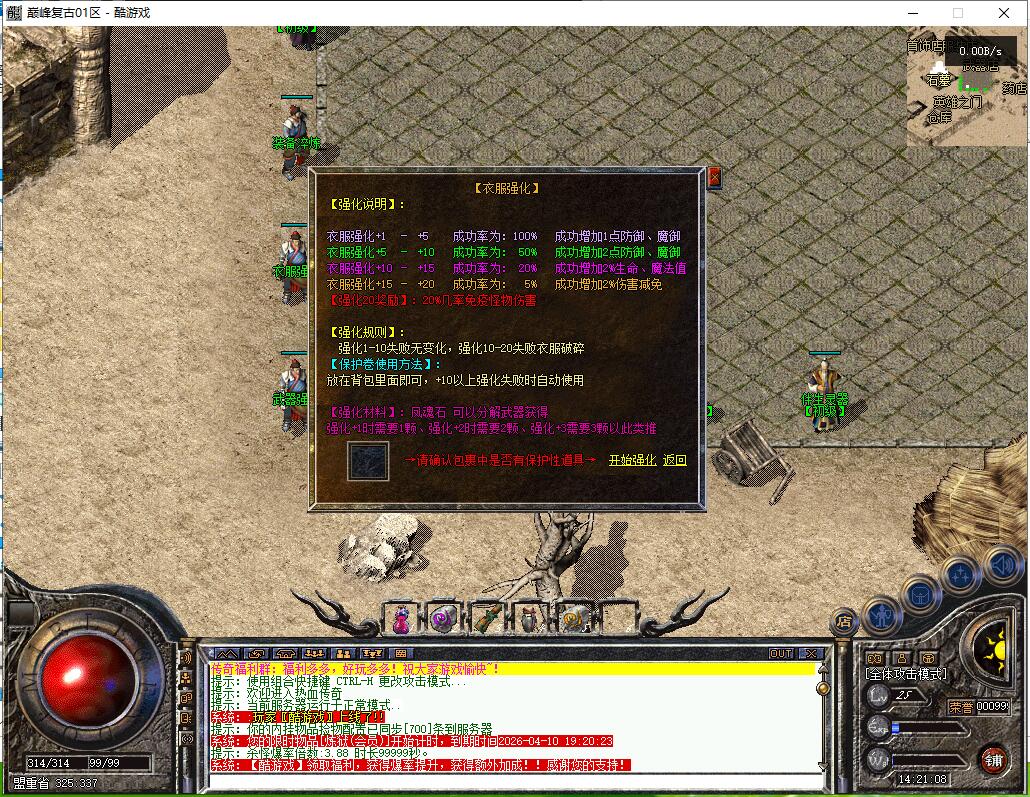1030x797 pixels.
Task: Choose the 返回 link in the dialog
Action: (675, 460)
